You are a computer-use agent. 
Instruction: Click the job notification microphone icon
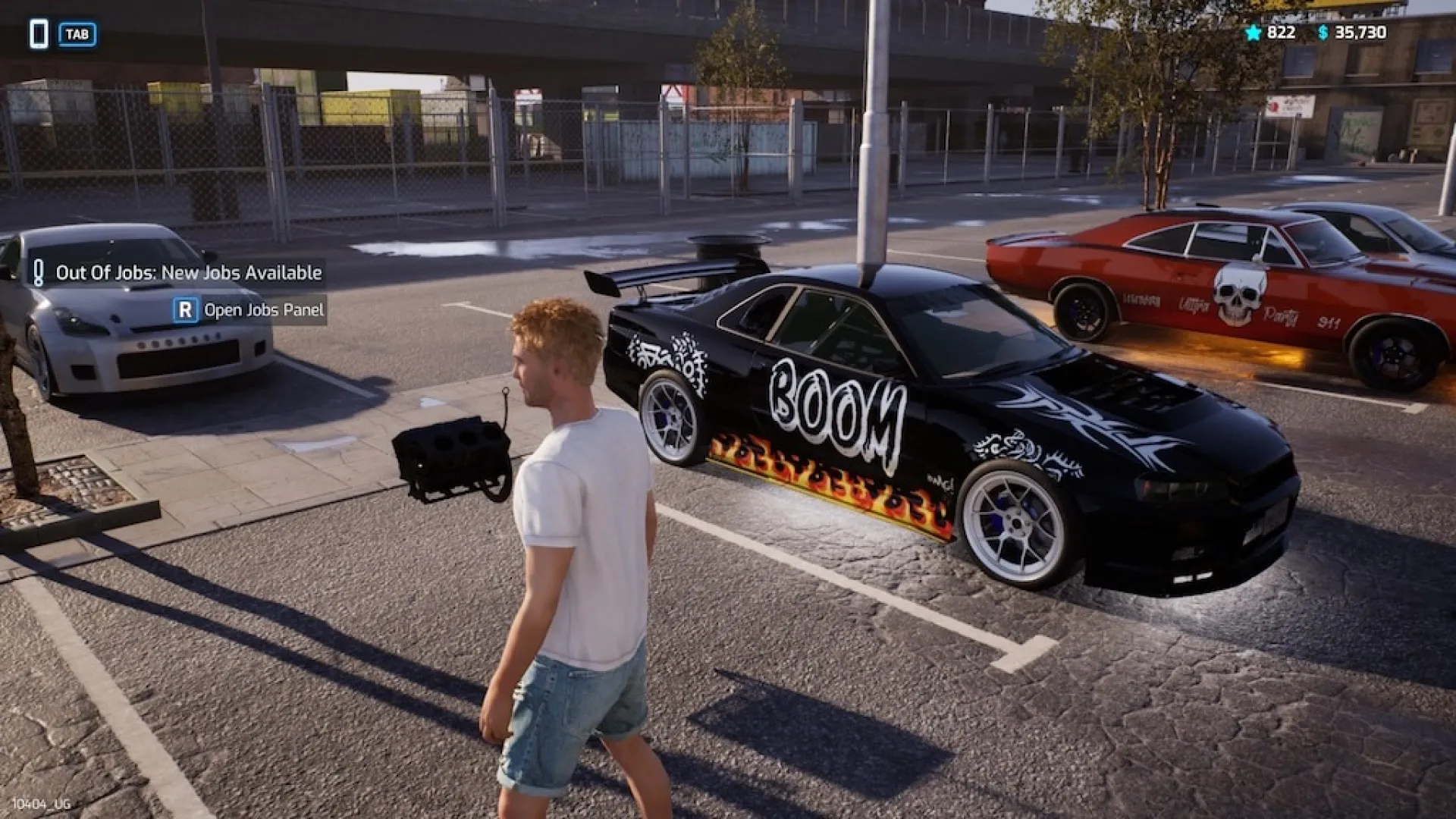click(41, 273)
